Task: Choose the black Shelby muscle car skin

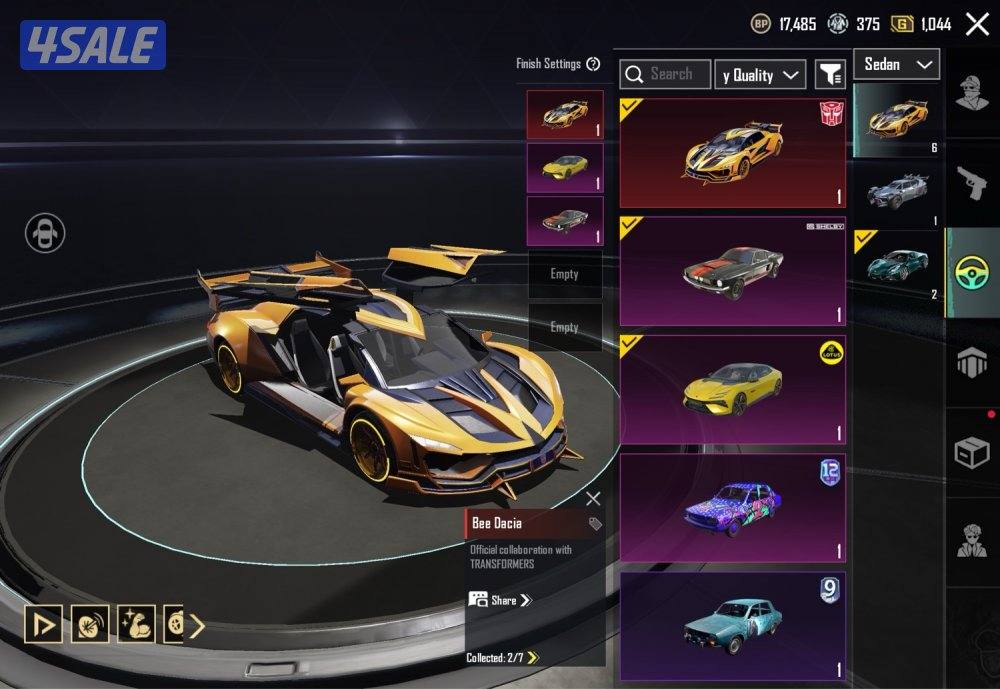Action: [x=732, y=271]
